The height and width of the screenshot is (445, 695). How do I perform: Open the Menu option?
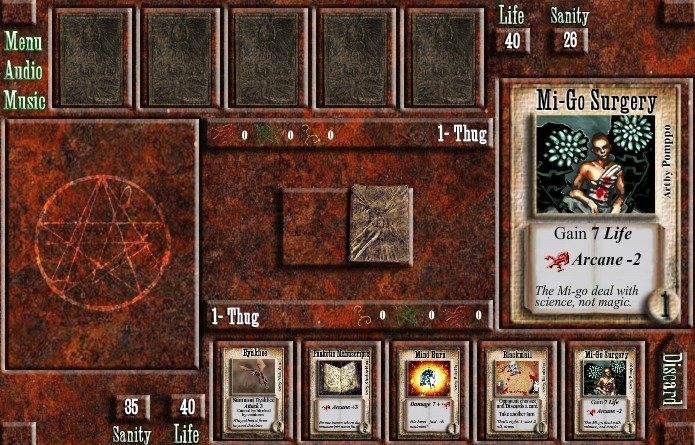click(25, 42)
